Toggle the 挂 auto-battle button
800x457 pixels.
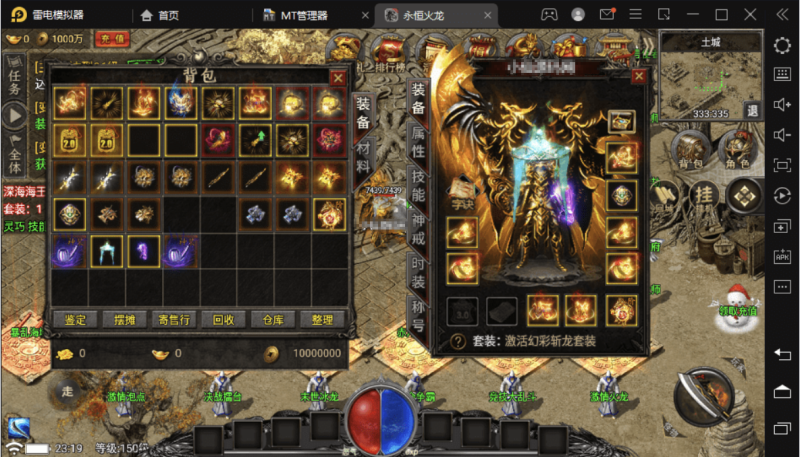pyautogui.click(x=704, y=193)
